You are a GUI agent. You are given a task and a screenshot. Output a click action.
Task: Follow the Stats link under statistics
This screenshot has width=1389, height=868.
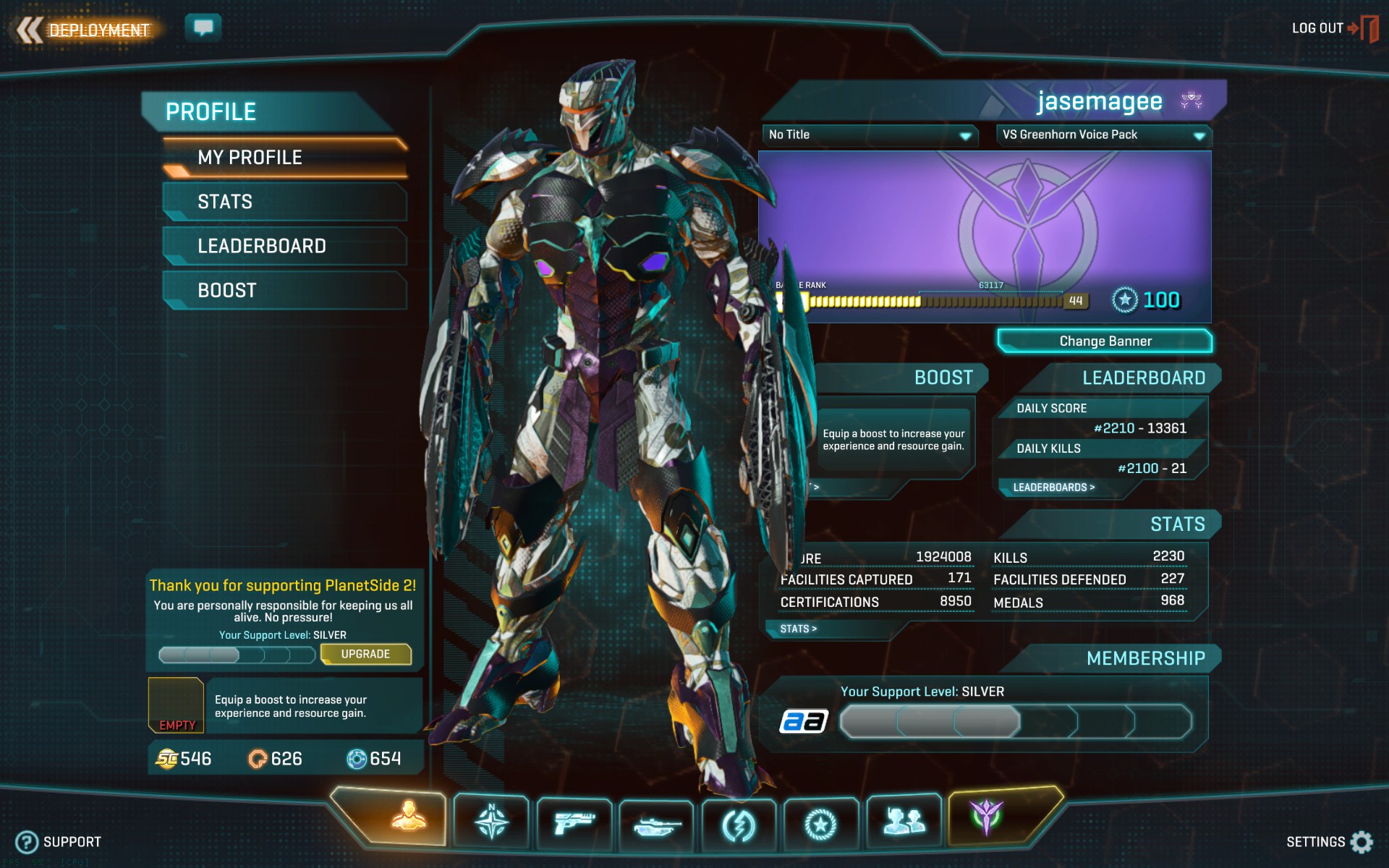click(798, 629)
